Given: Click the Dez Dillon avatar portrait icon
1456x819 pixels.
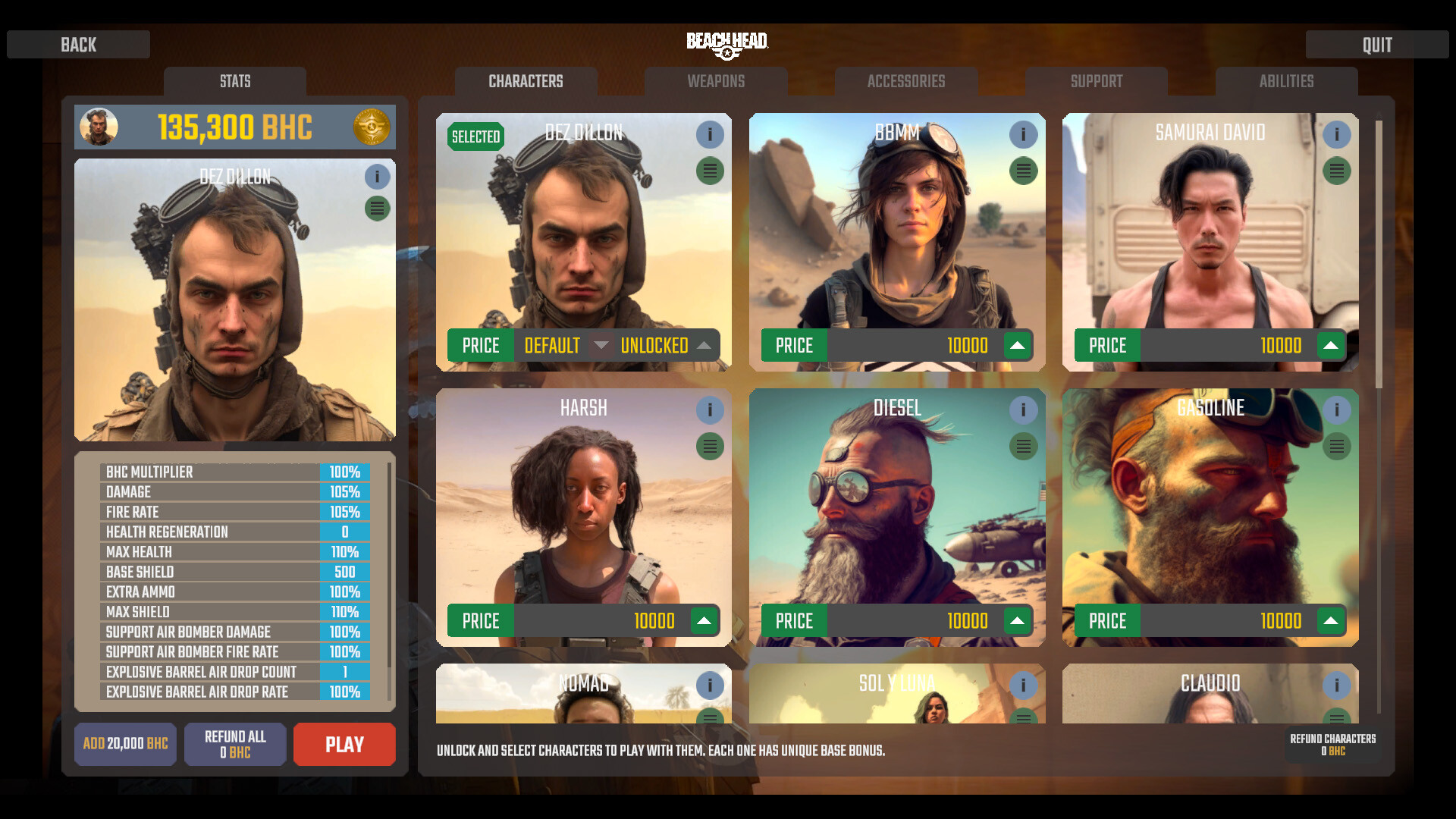Looking at the screenshot, I should click(x=99, y=127).
